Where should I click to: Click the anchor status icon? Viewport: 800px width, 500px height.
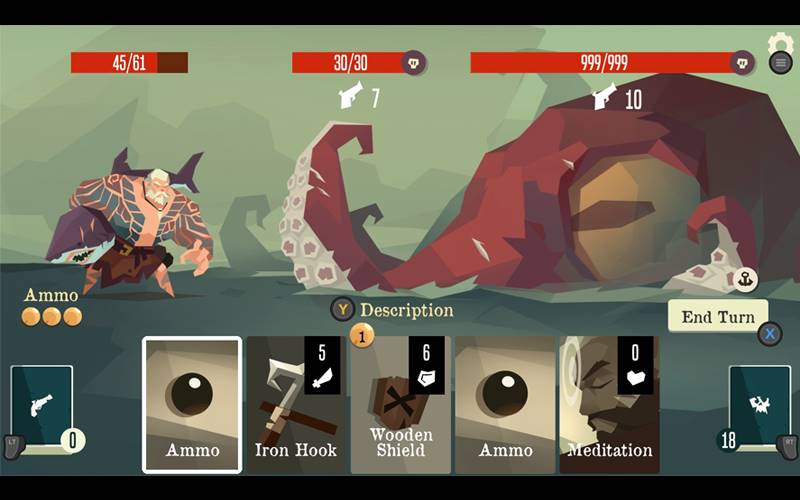(745, 280)
